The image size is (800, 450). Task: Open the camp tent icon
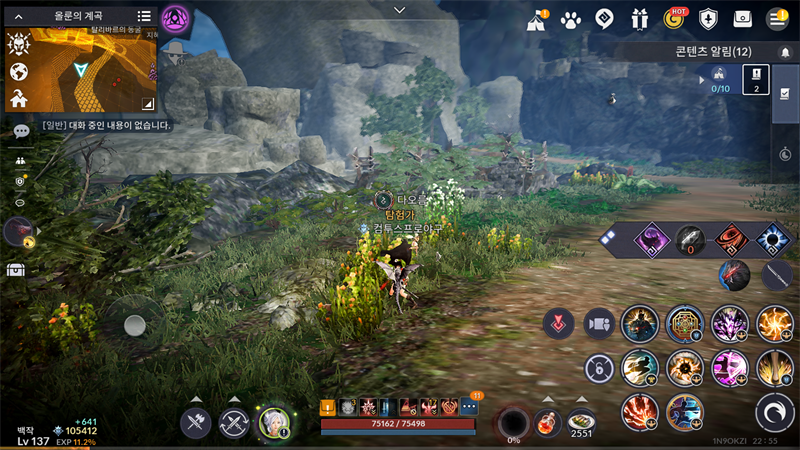[x=536, y=18]
